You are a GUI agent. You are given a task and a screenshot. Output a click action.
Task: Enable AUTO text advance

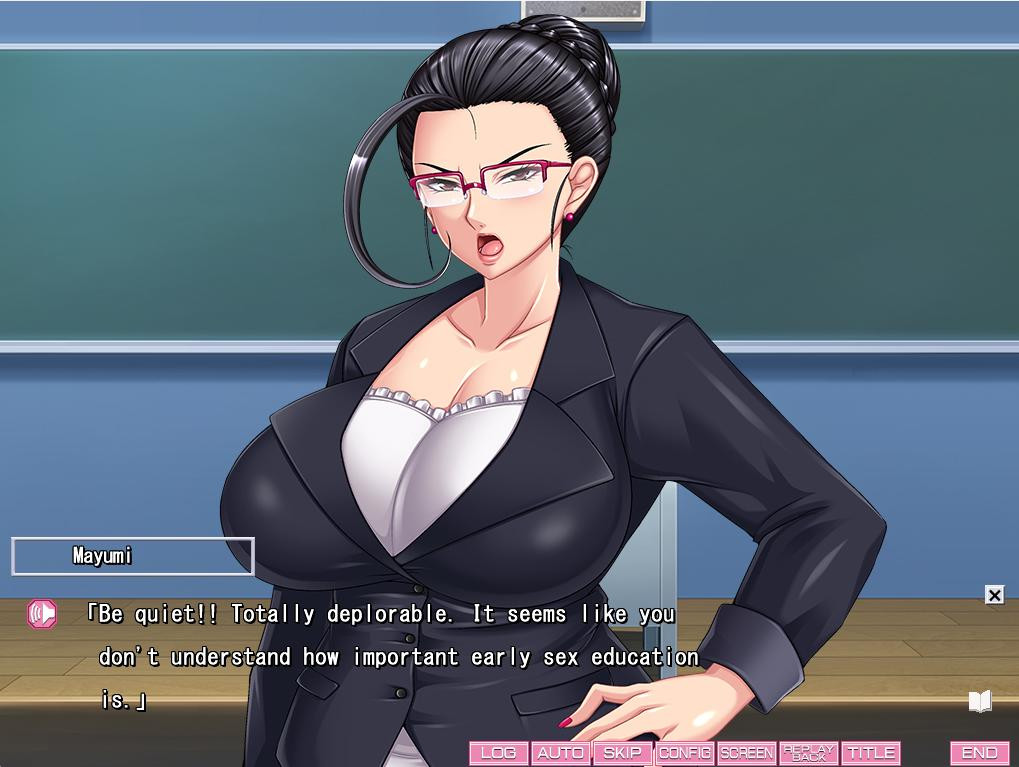[x=560, y=753]
